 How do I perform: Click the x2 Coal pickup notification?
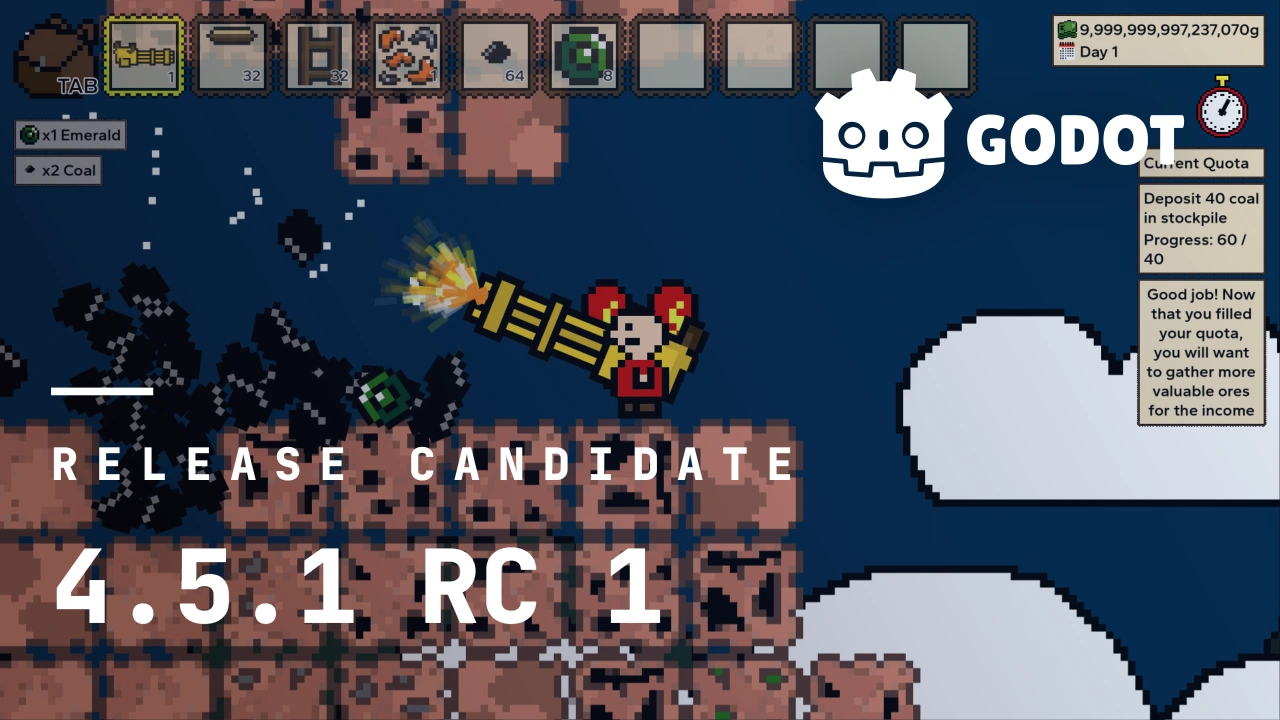pyautogui.click(x=57, y=170)
